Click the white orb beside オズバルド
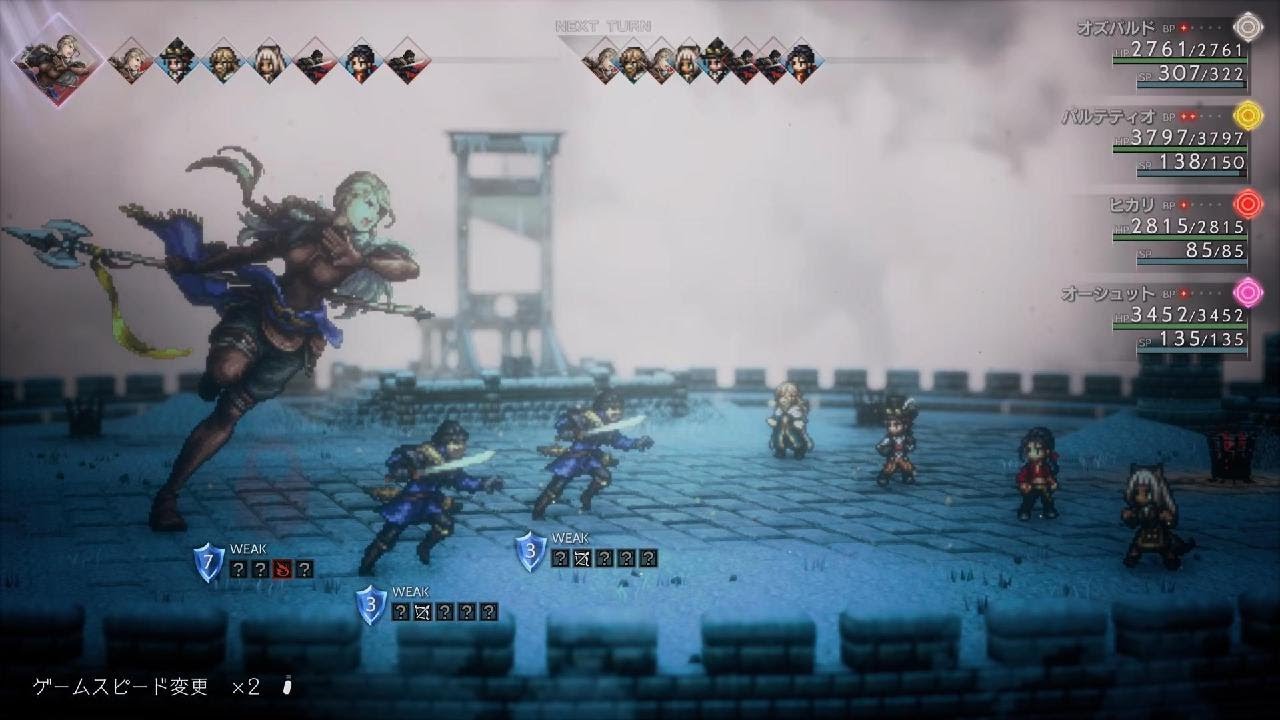 [x=1246, y=26]
